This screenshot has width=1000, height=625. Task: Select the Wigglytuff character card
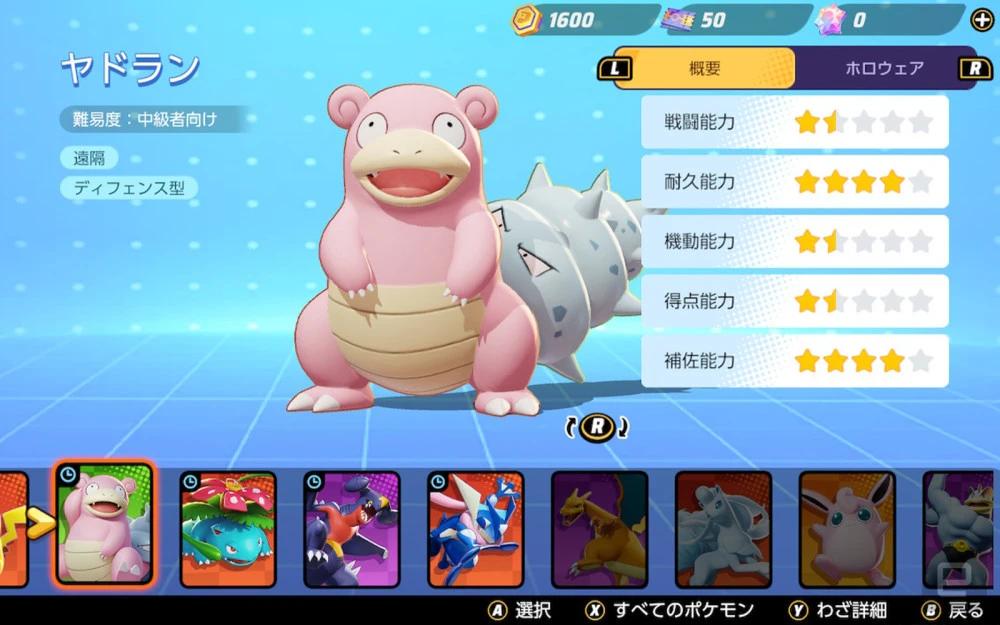[x=847, y=529]
